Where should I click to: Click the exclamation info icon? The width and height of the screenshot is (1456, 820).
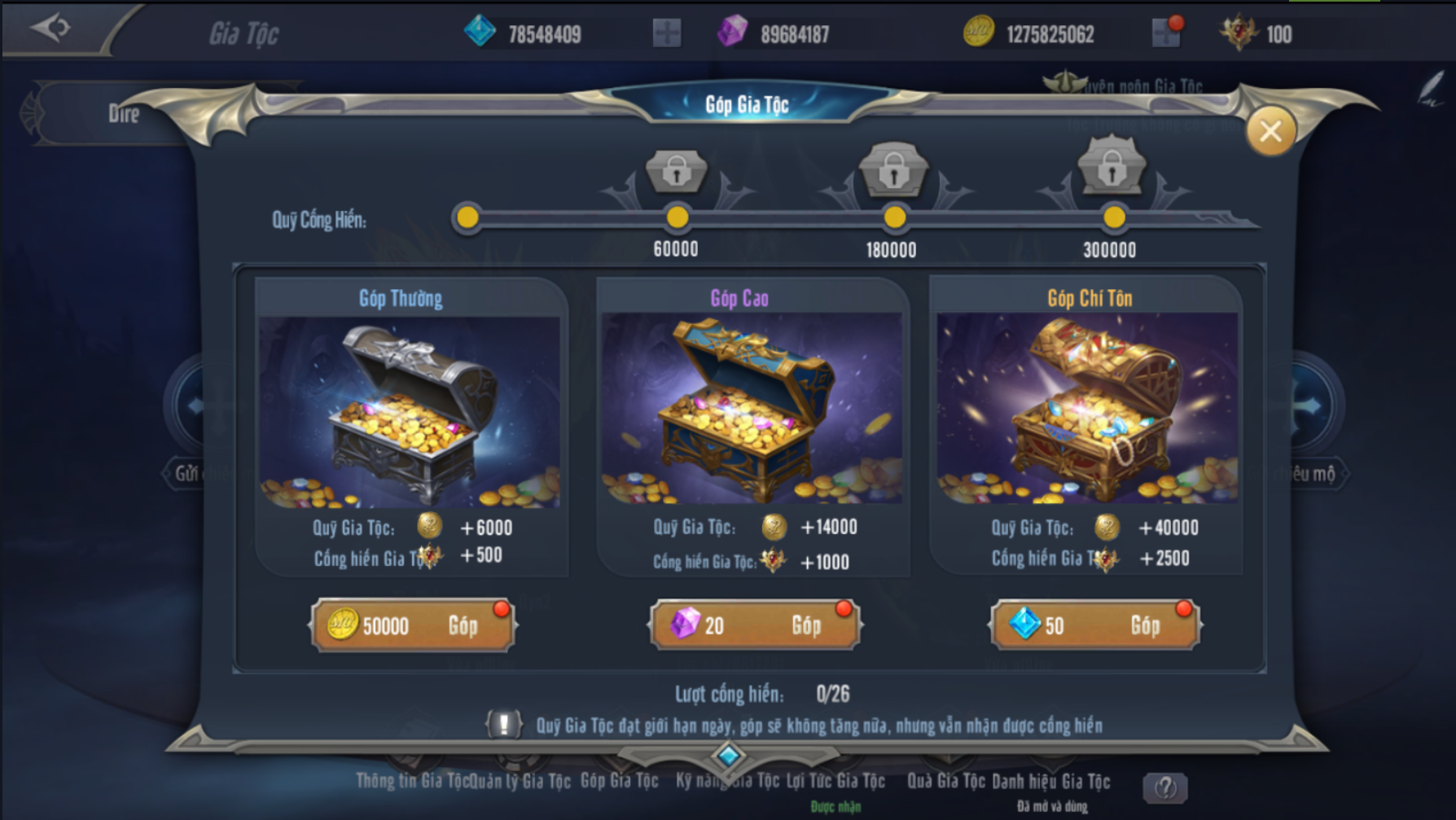click(503, 725)
